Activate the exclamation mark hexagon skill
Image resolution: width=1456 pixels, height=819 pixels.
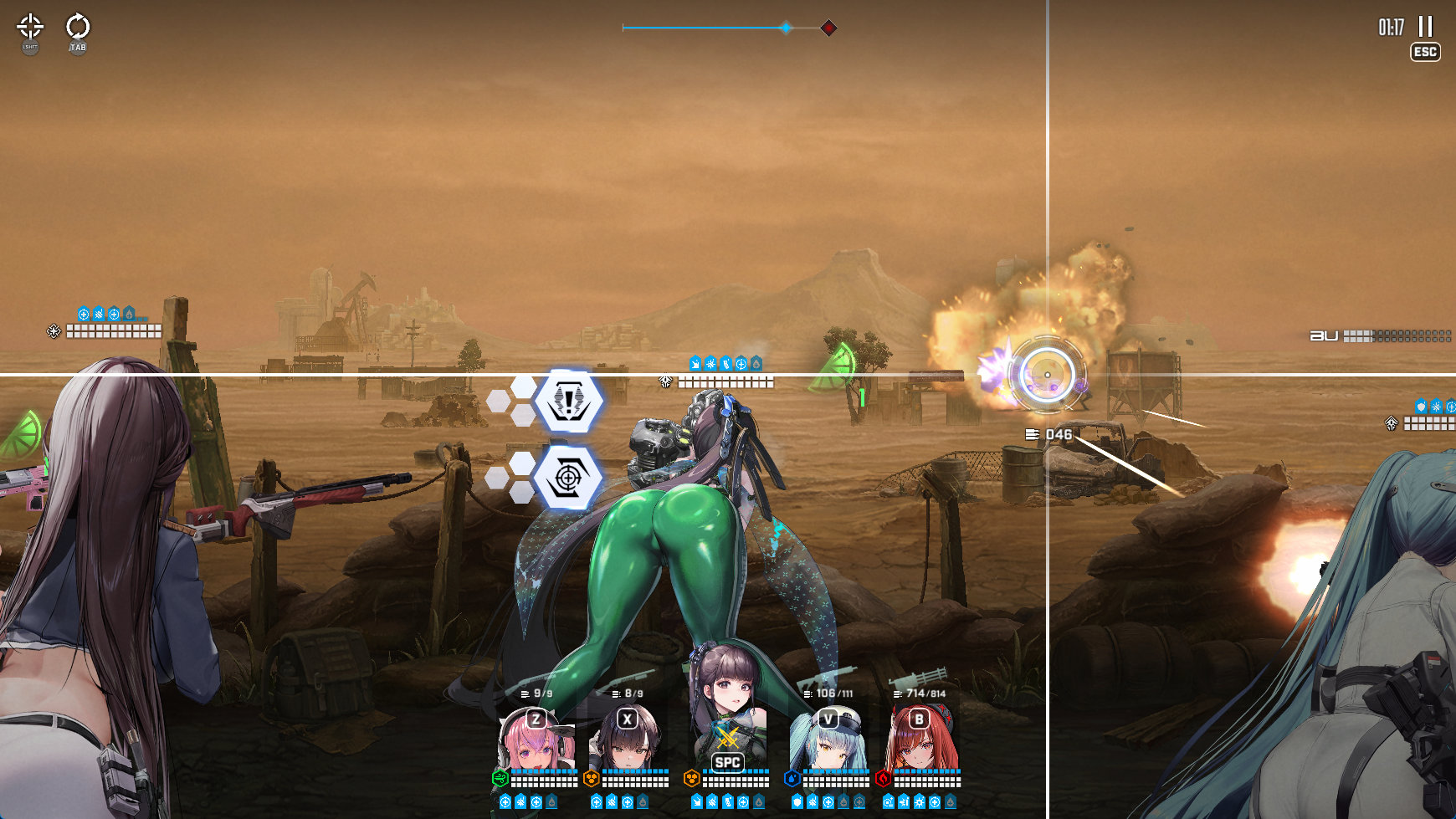(x=569, y=401)
